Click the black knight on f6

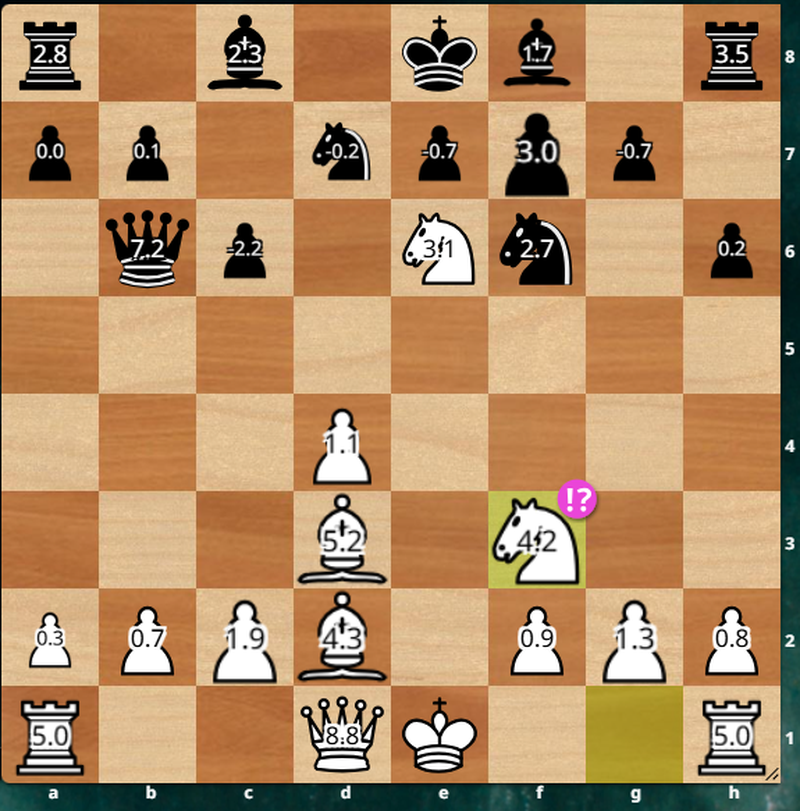click(x=537, y=247)
